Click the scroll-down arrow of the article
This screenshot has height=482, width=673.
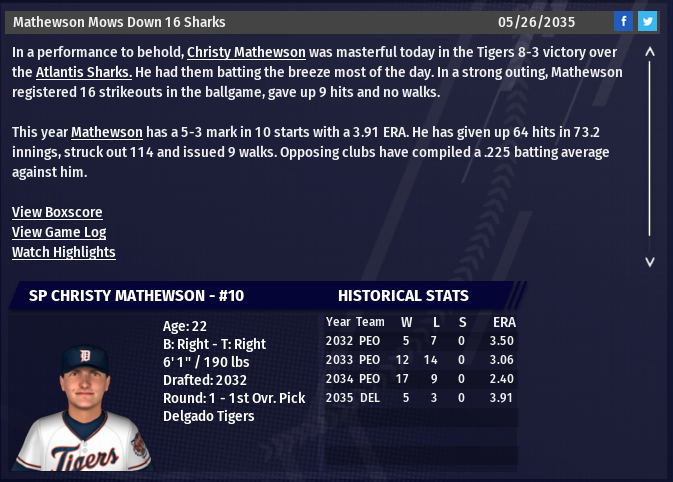point(650,261)
